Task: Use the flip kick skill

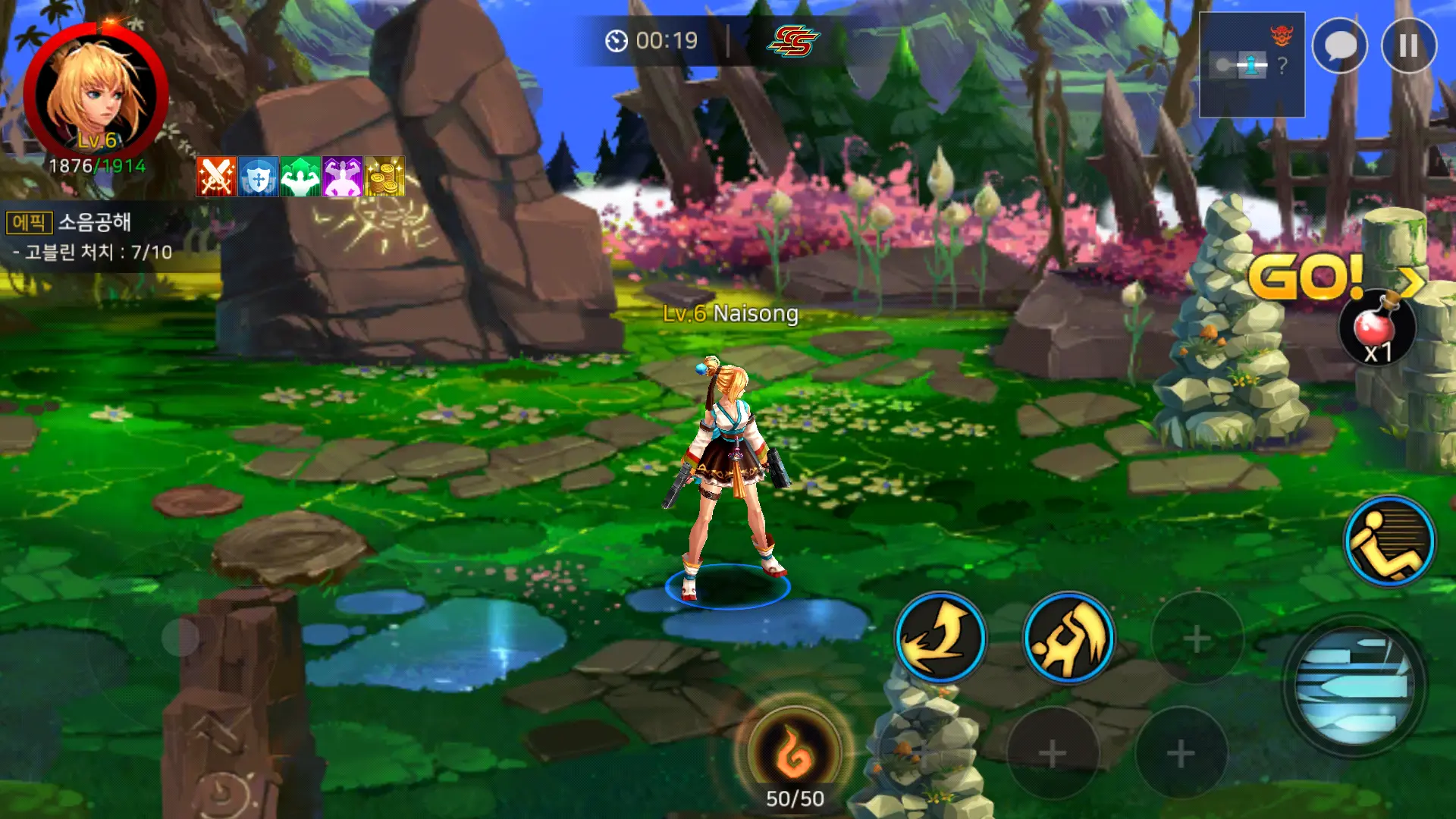Action: 1068,638
